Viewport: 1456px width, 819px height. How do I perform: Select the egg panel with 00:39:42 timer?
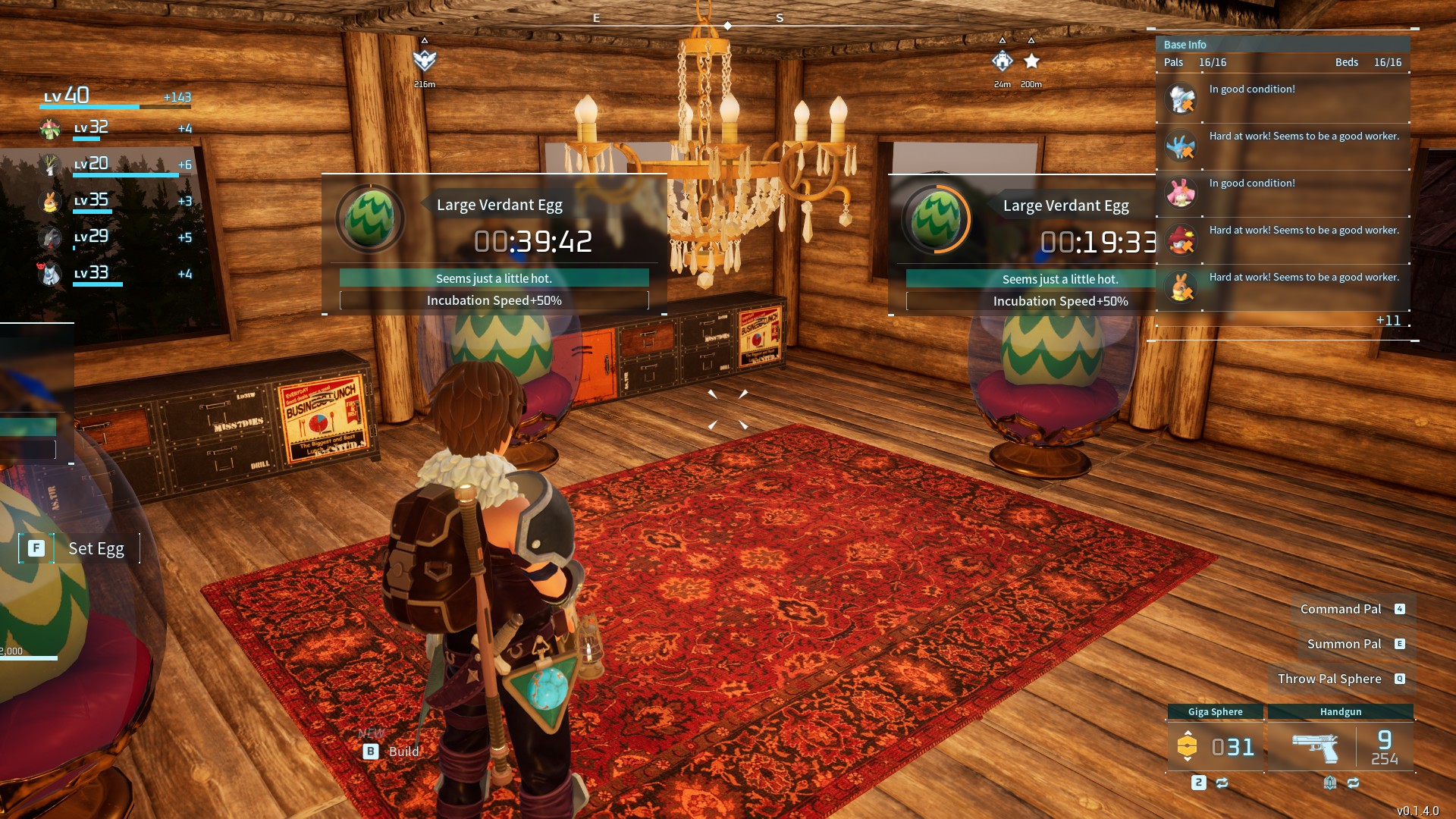click(x=494, y=244)
